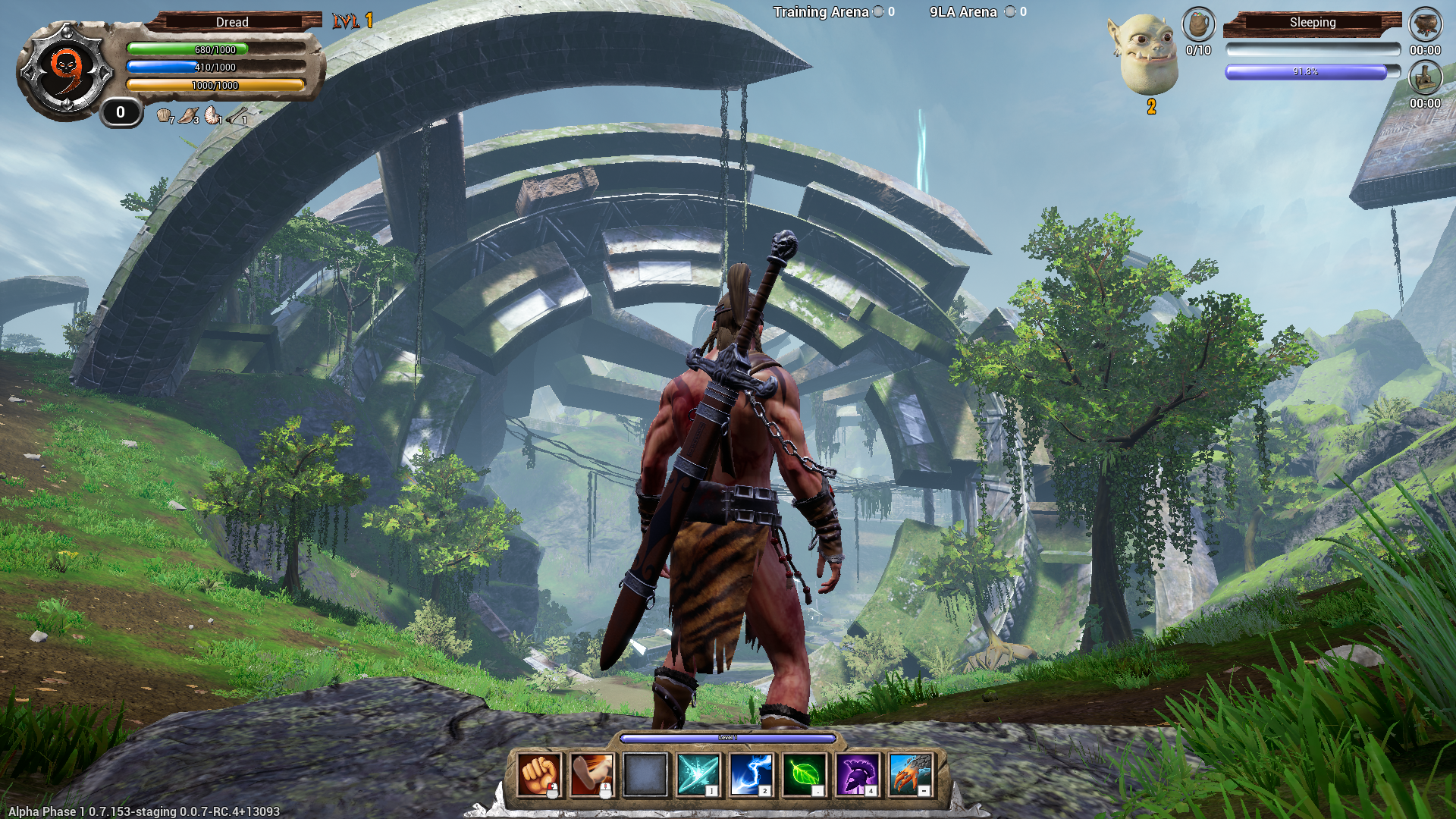The image size is (1456, 819).
Task: Open the loot bag showing 0/10
Action: (1198, 25)
